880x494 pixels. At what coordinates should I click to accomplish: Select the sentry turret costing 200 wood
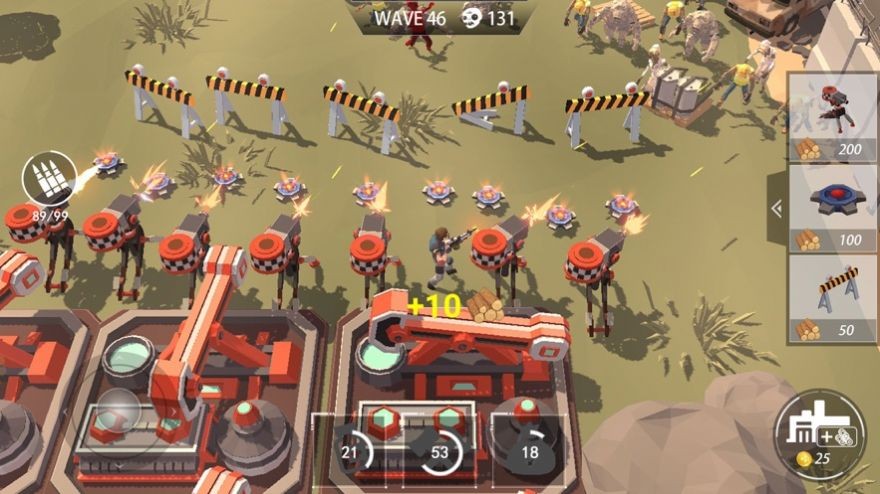(833, 118)
